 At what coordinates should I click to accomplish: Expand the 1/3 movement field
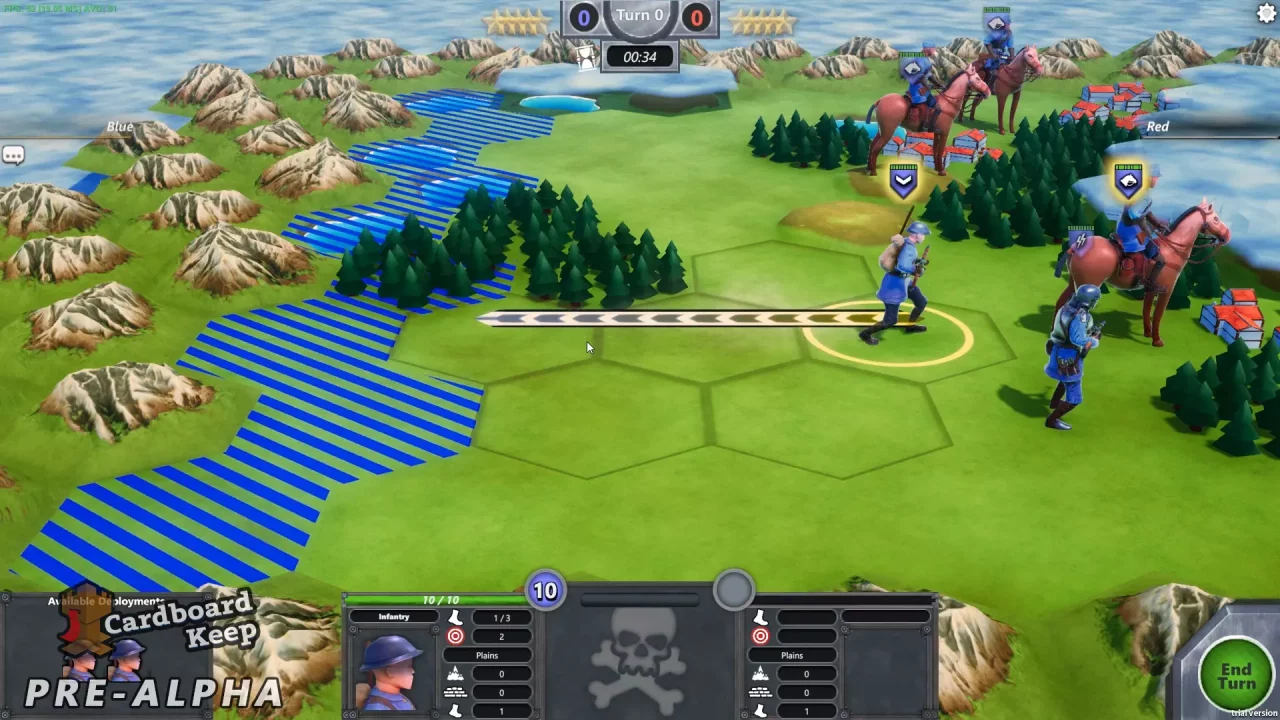[501, 617]
